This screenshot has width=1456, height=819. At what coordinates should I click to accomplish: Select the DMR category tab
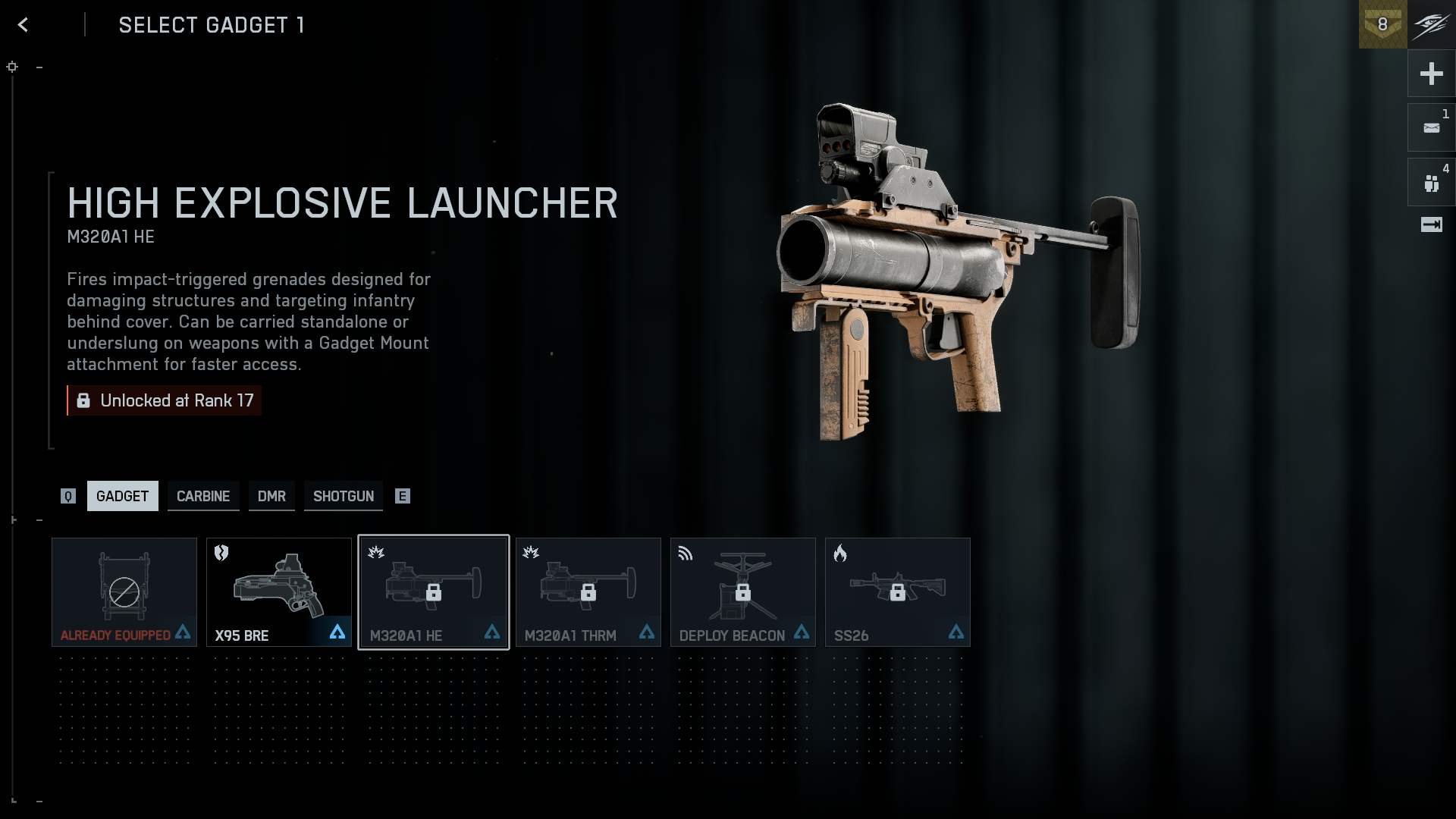pos(271,496)
